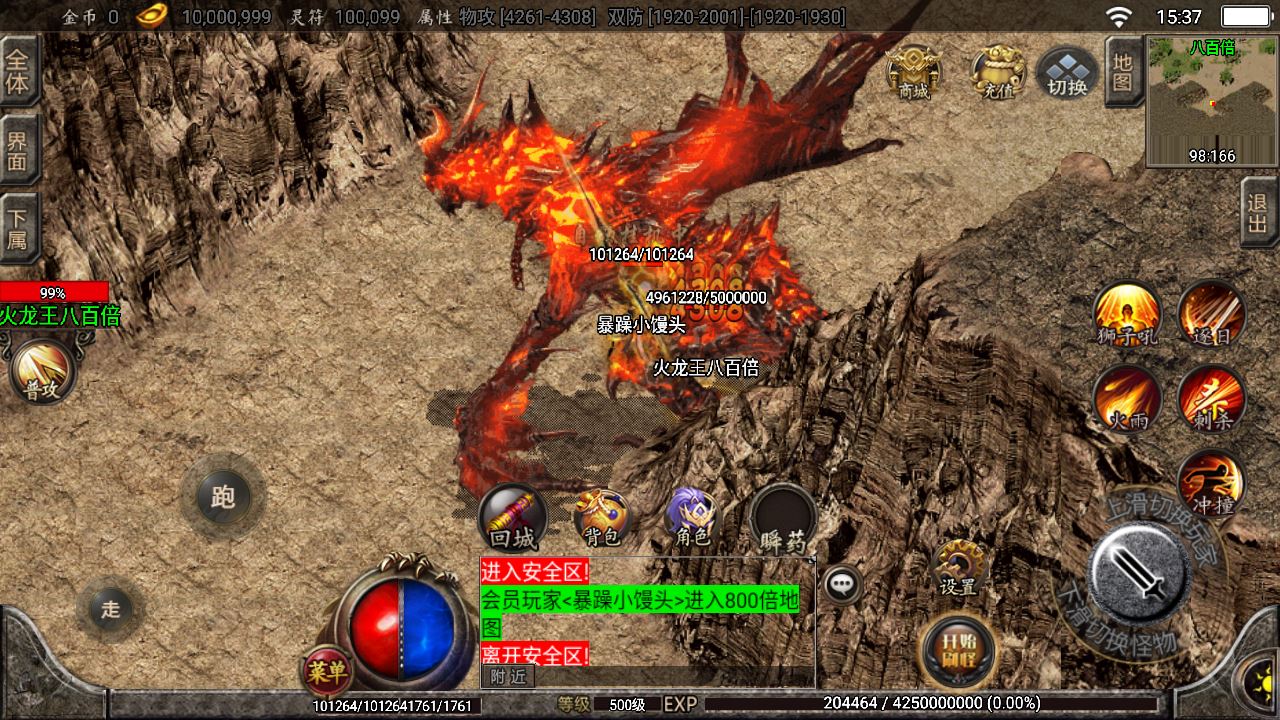
Task: Open the 商城 shop icon
Action: click(913, 72)
